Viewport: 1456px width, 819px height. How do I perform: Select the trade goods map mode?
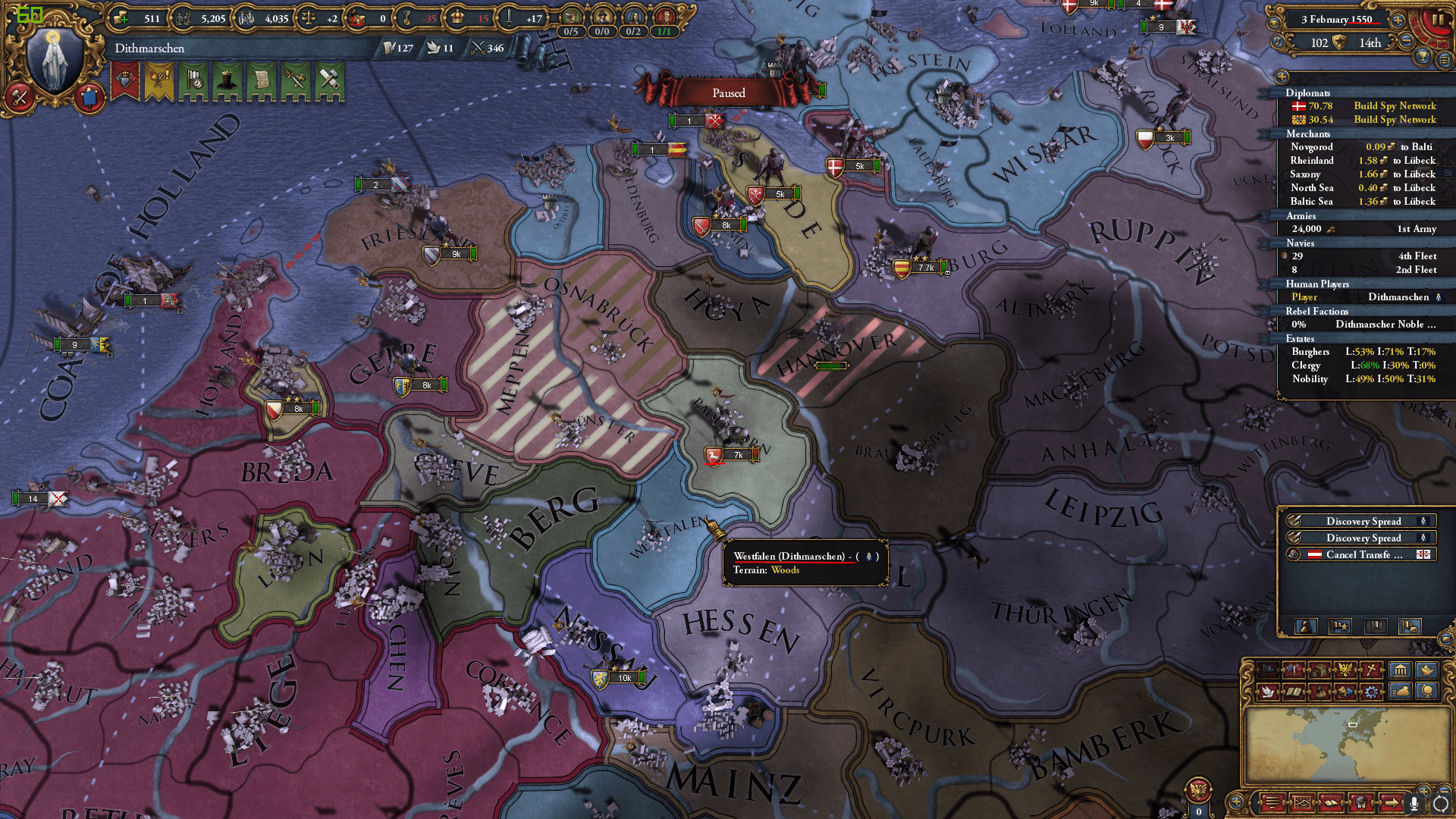1321,670
